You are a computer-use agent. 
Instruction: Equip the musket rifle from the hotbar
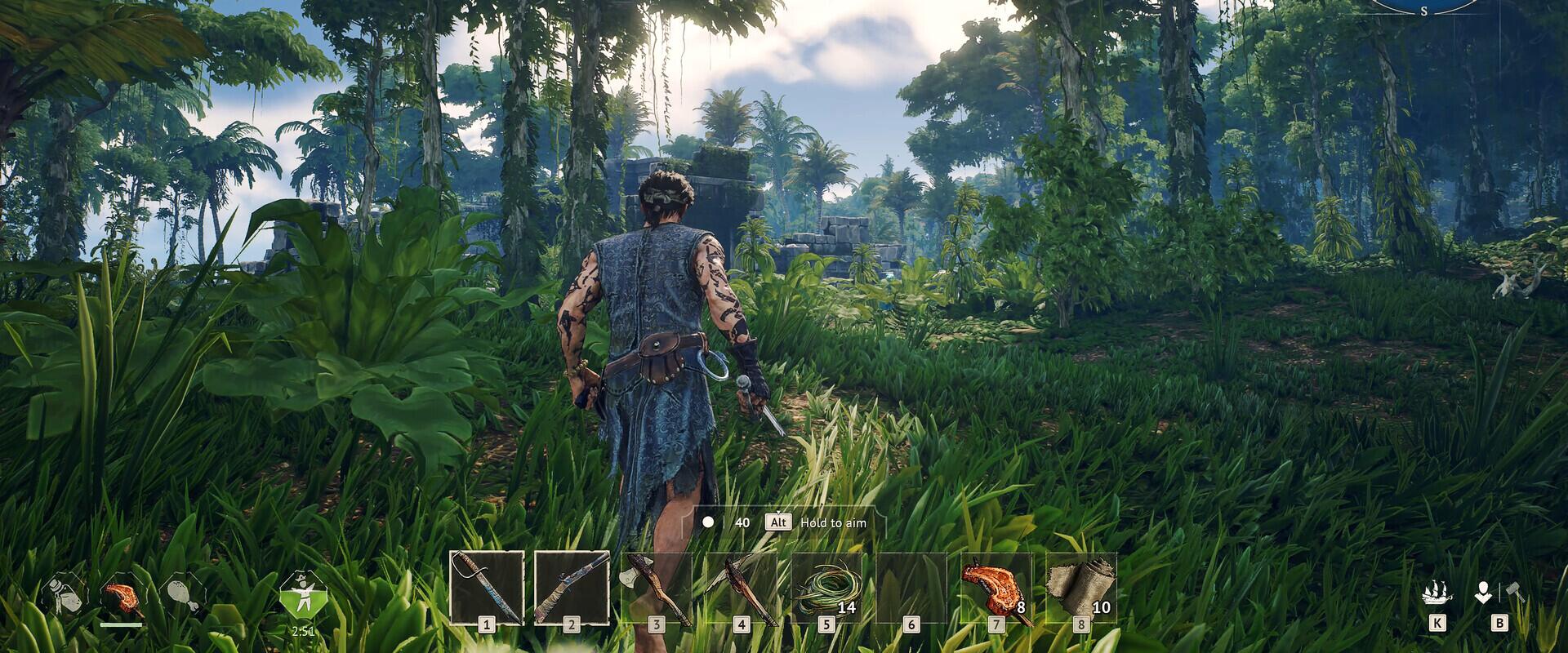point(572,587)
